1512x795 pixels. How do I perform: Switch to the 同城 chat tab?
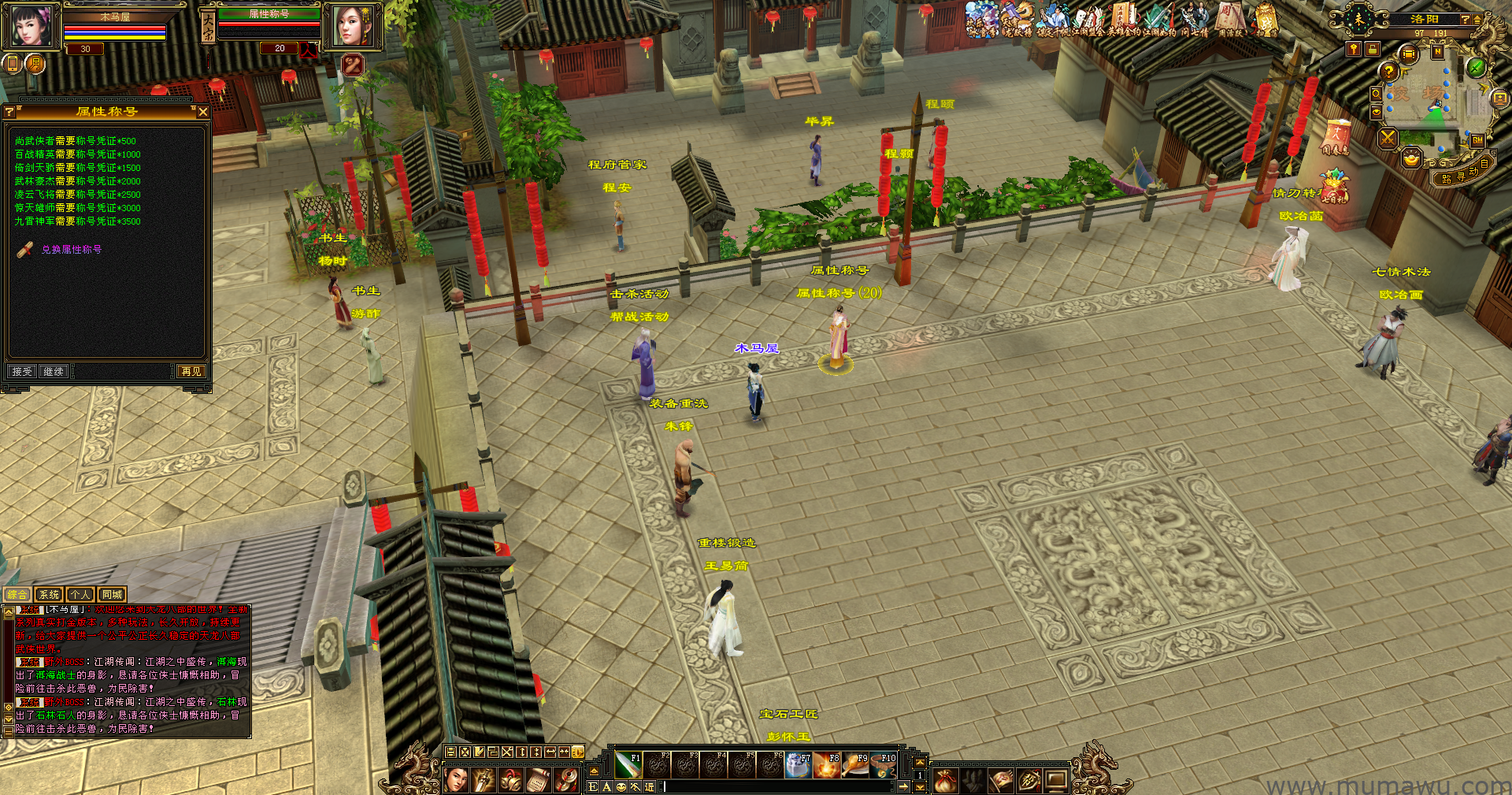[112, 595]
